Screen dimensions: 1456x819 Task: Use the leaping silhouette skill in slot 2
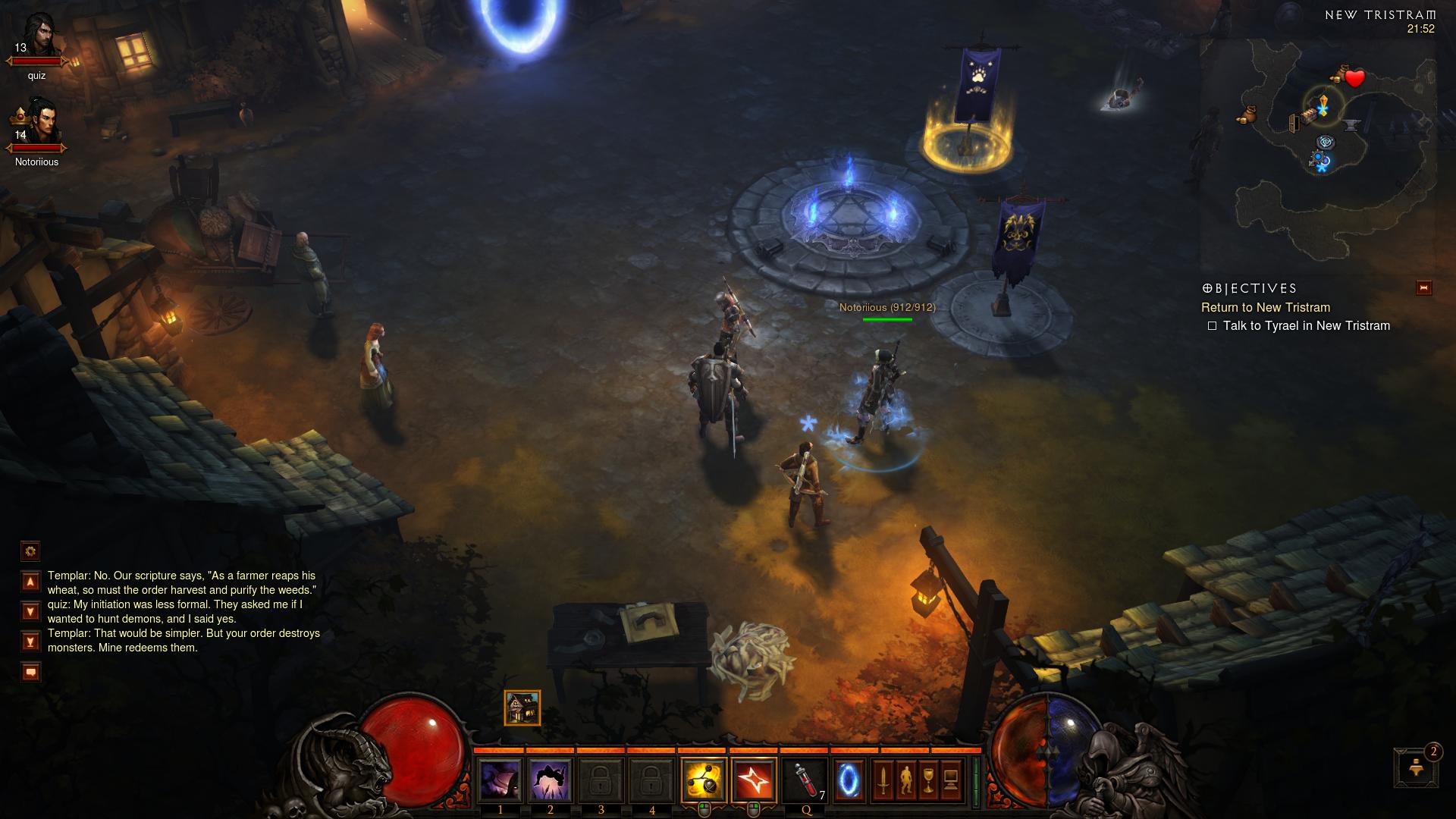pos(550,780)
